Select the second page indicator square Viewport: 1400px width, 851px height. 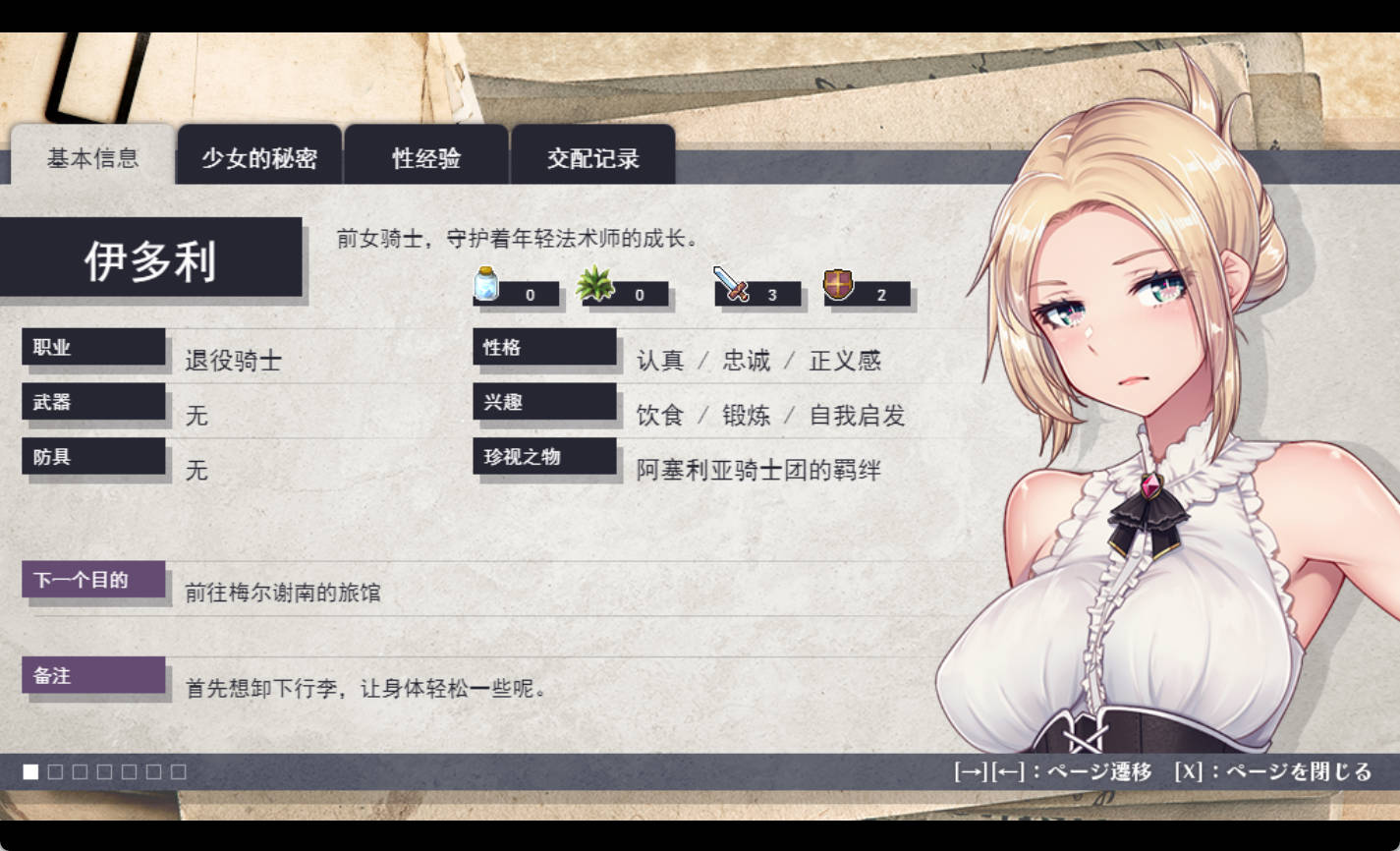click(x=55, y=773)
